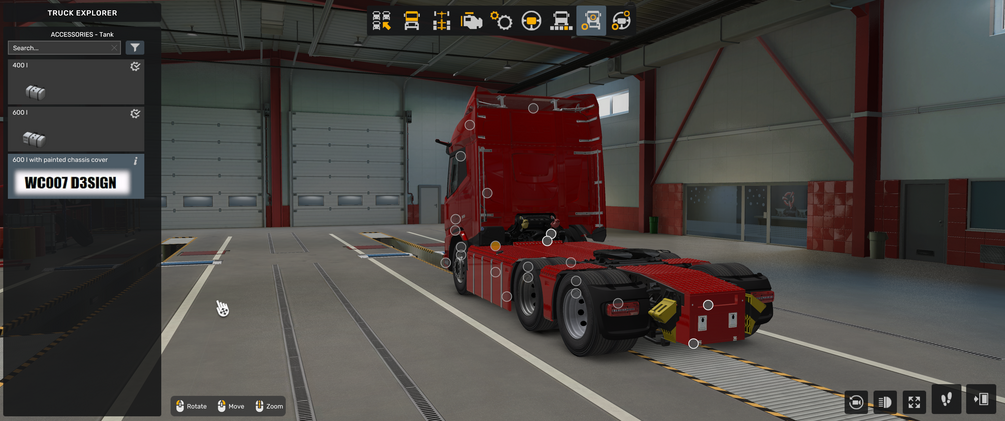This screenshot has height=421, width=1005.
Task: Choose the 600 l tank accessory
Action: 75,129
